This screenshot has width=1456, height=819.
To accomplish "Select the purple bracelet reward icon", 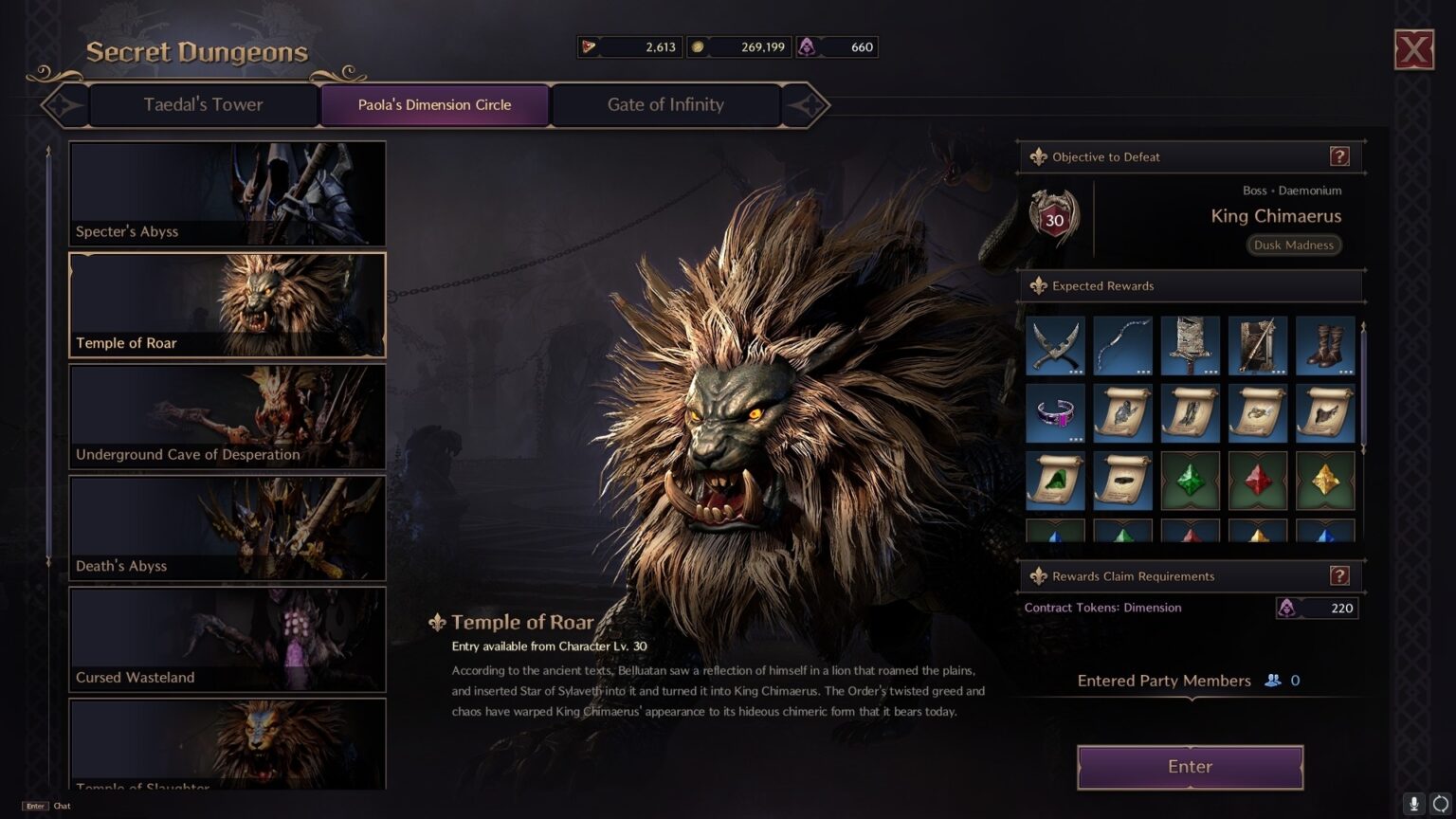I will pos(1055,412).
